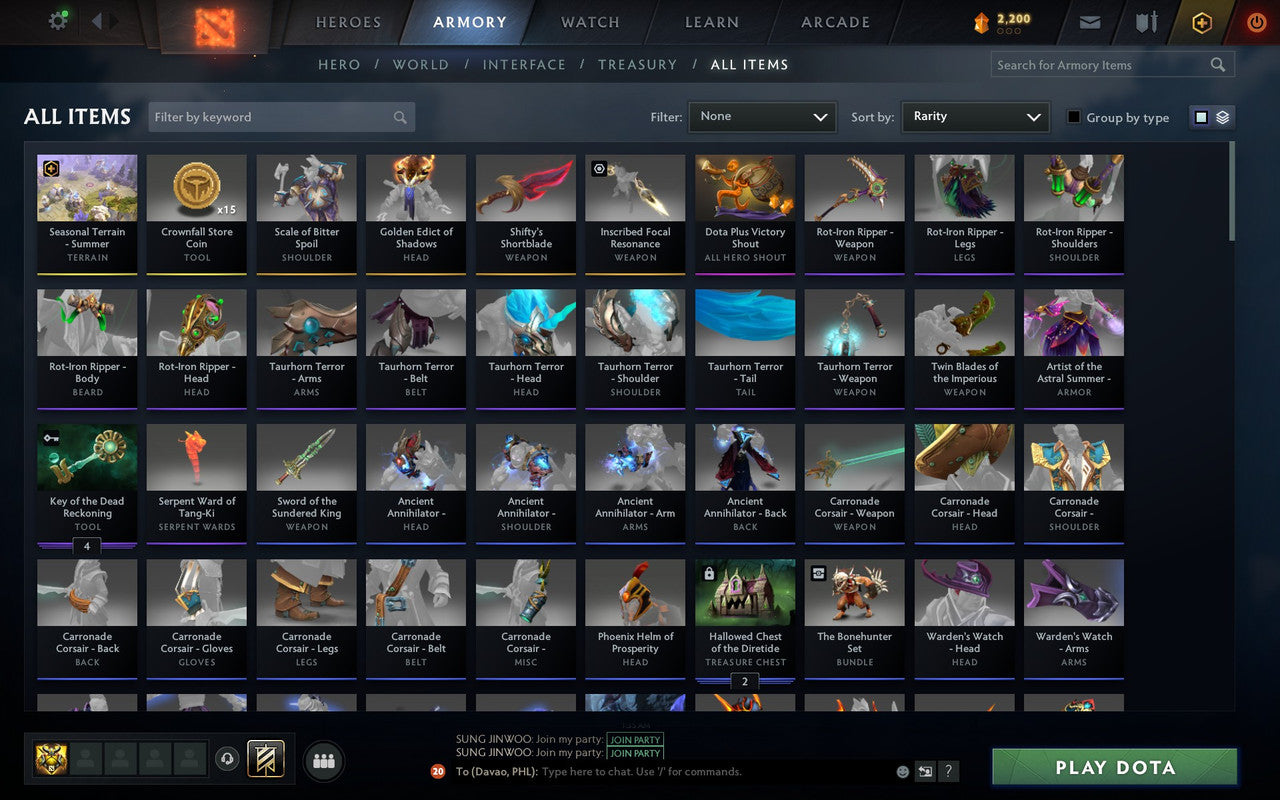Open the mail notifications envelope icon
The width and height of the screenshot is (1280, 800).
1089,22
